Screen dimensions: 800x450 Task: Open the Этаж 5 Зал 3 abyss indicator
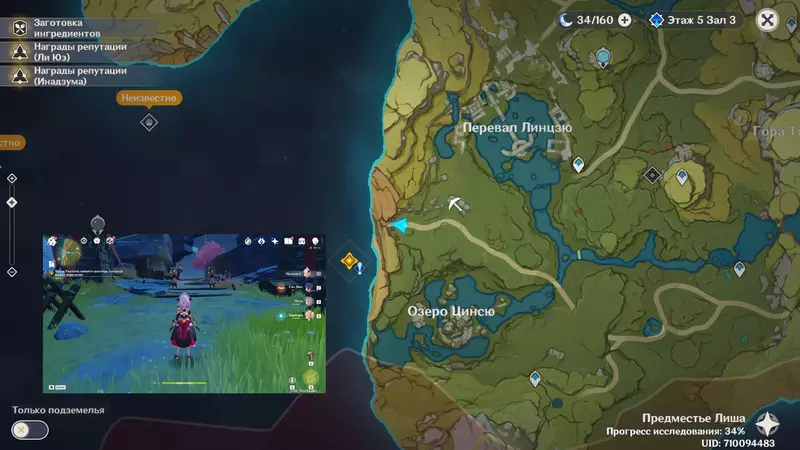pos(693,19)
